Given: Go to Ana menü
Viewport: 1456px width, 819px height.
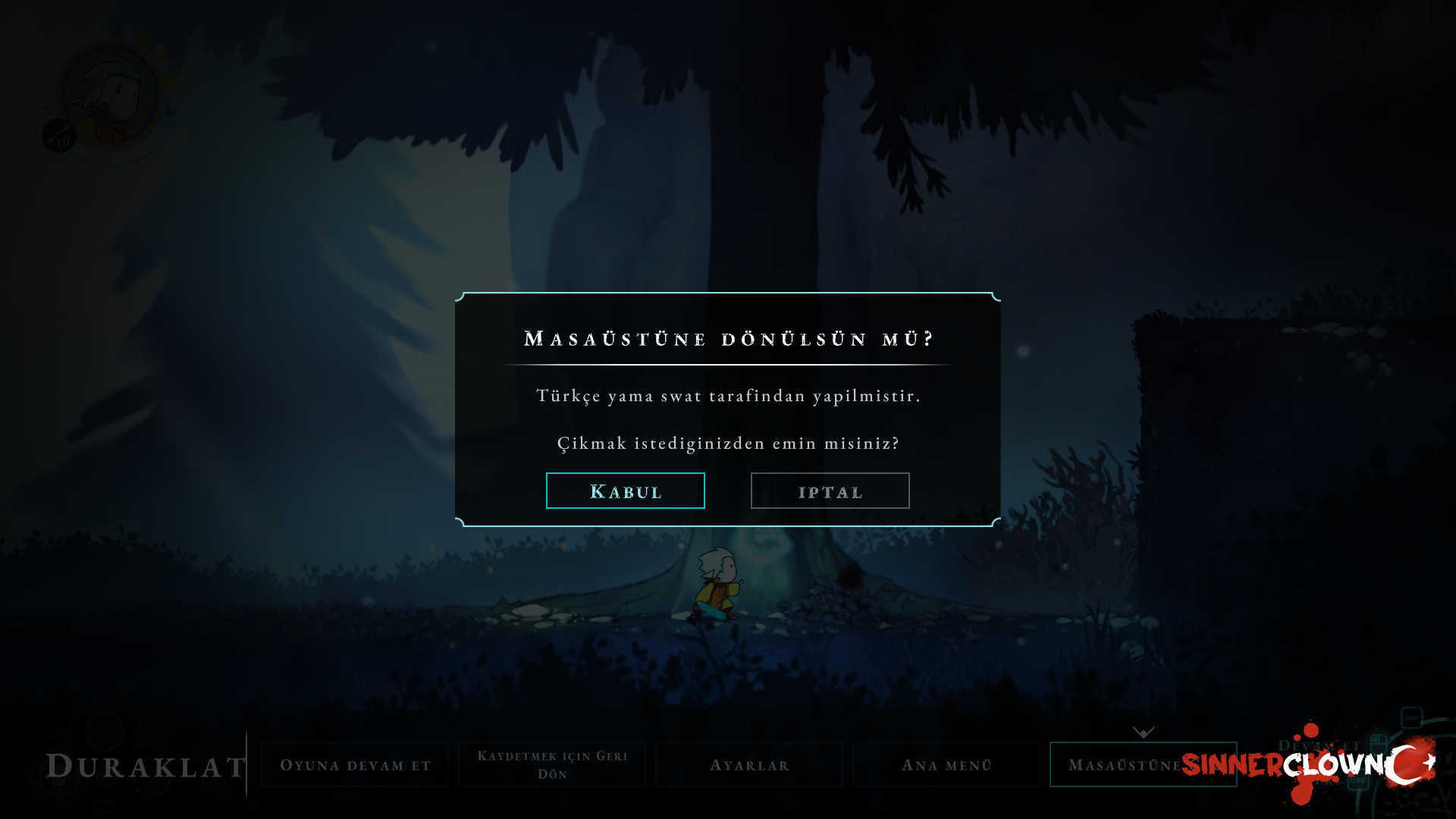Looking at the screenshot, I should 946,764.
